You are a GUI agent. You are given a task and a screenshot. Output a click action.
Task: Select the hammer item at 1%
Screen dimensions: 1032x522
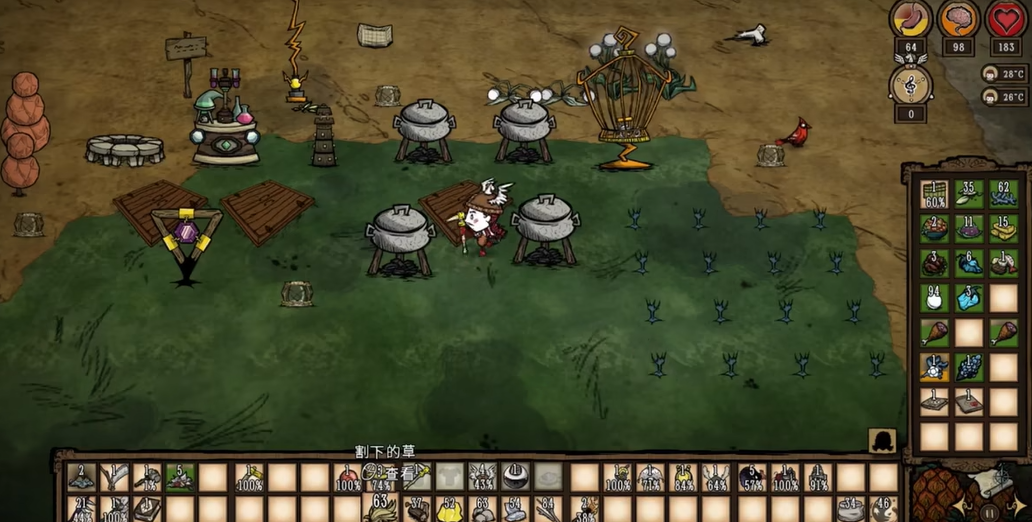(147, 478)
